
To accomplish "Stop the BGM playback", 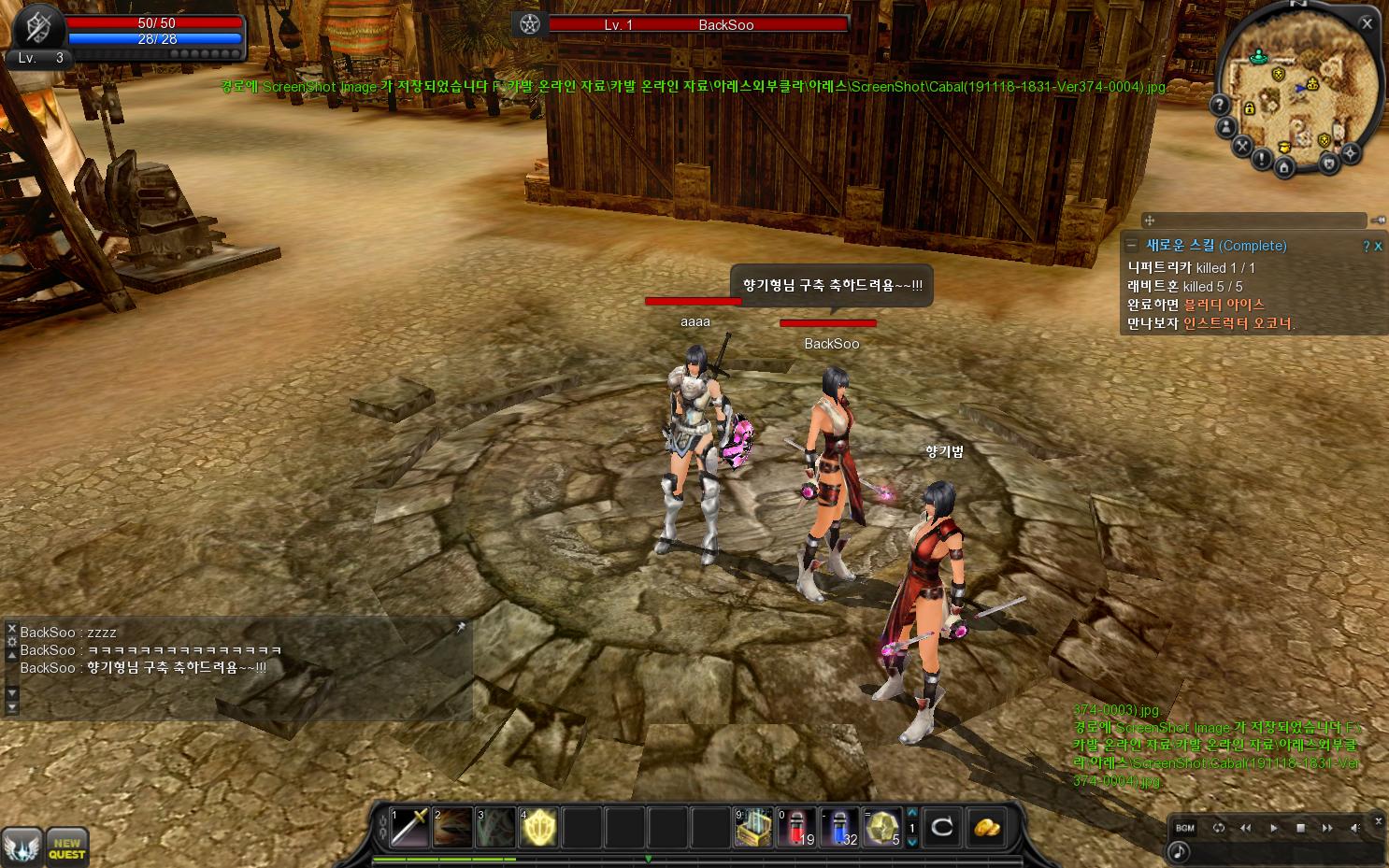I will [x=1300, y=828].
